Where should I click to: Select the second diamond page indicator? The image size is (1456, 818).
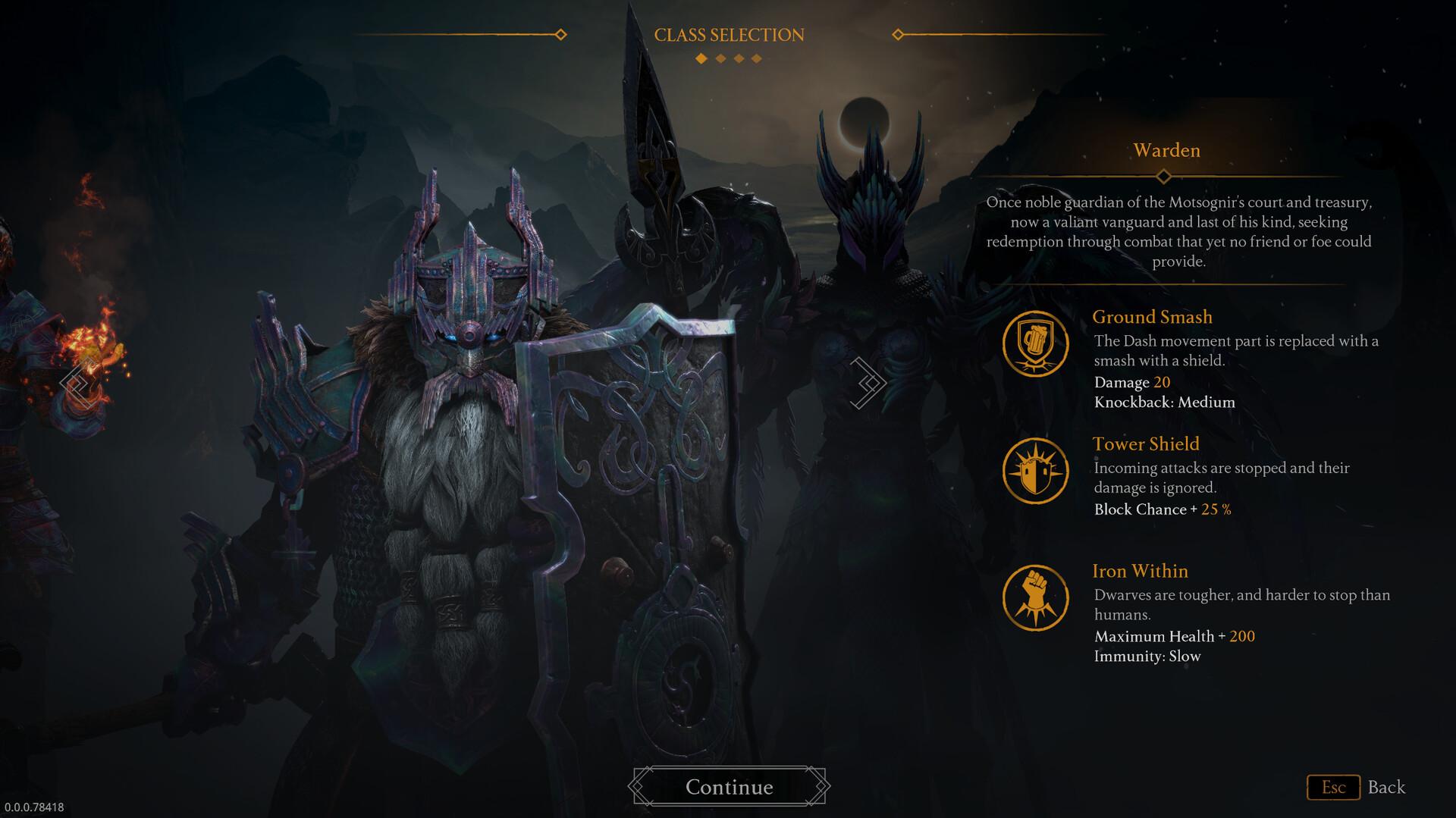coord(720,58)
